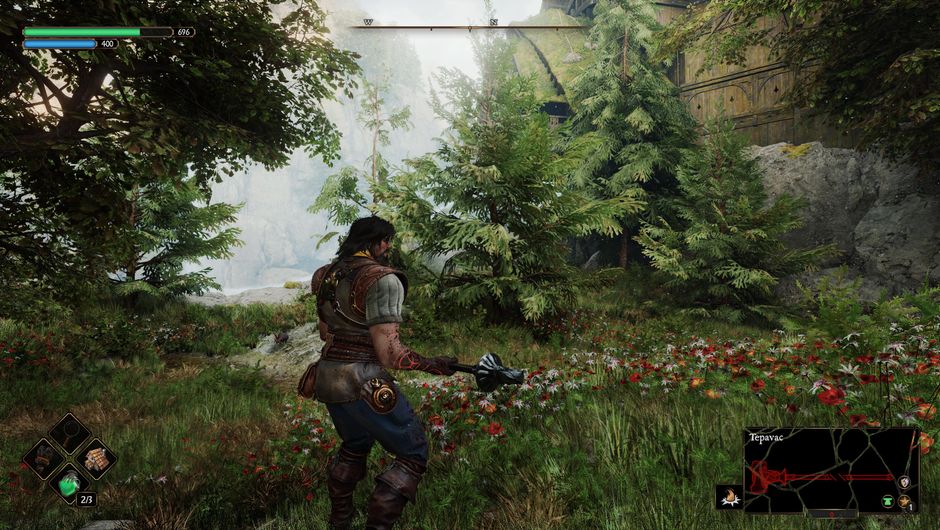The height and width of the screenshot is (530, 940).
Task: Select the wooden house quick slot
Action: [x=95, y=458]
